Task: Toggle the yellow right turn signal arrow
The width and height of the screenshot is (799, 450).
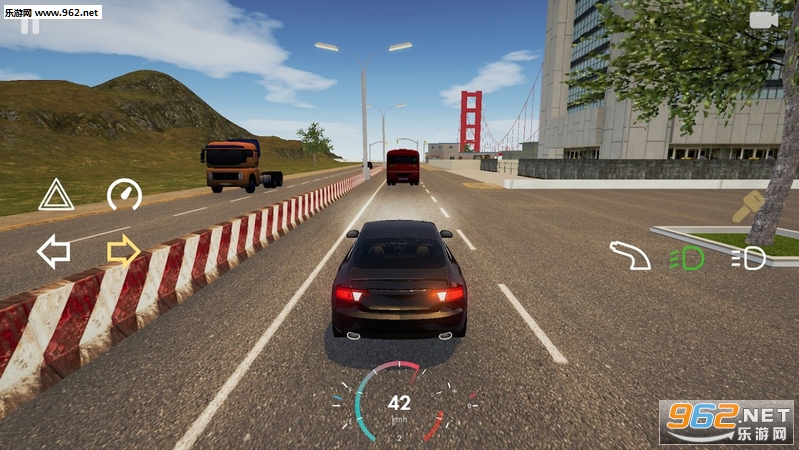Action: click(123, 250)
